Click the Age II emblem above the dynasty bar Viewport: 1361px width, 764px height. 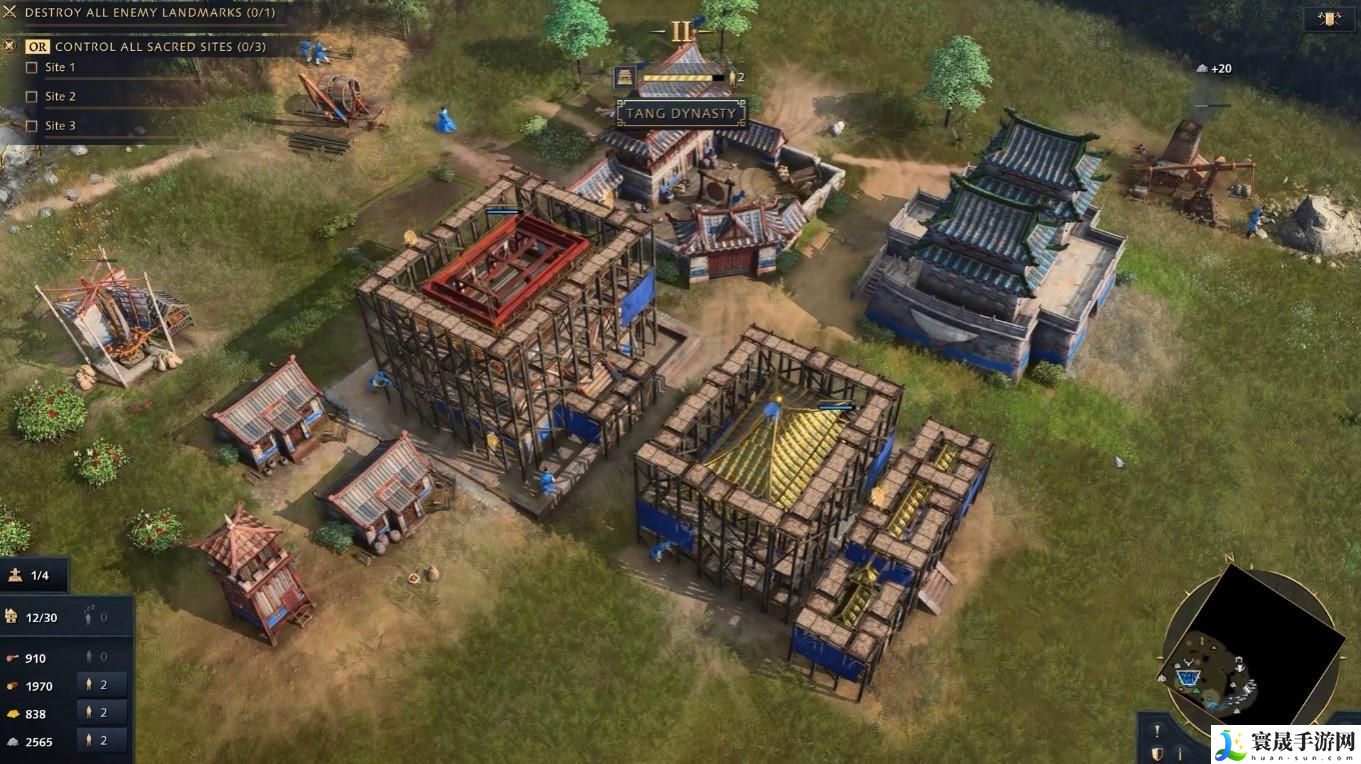682,31
